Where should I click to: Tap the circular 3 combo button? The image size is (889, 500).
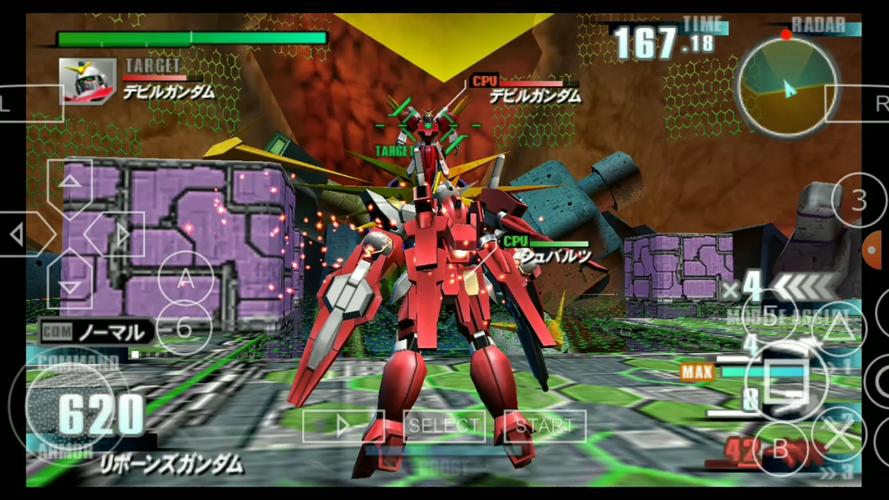click(x=858, y=201)
